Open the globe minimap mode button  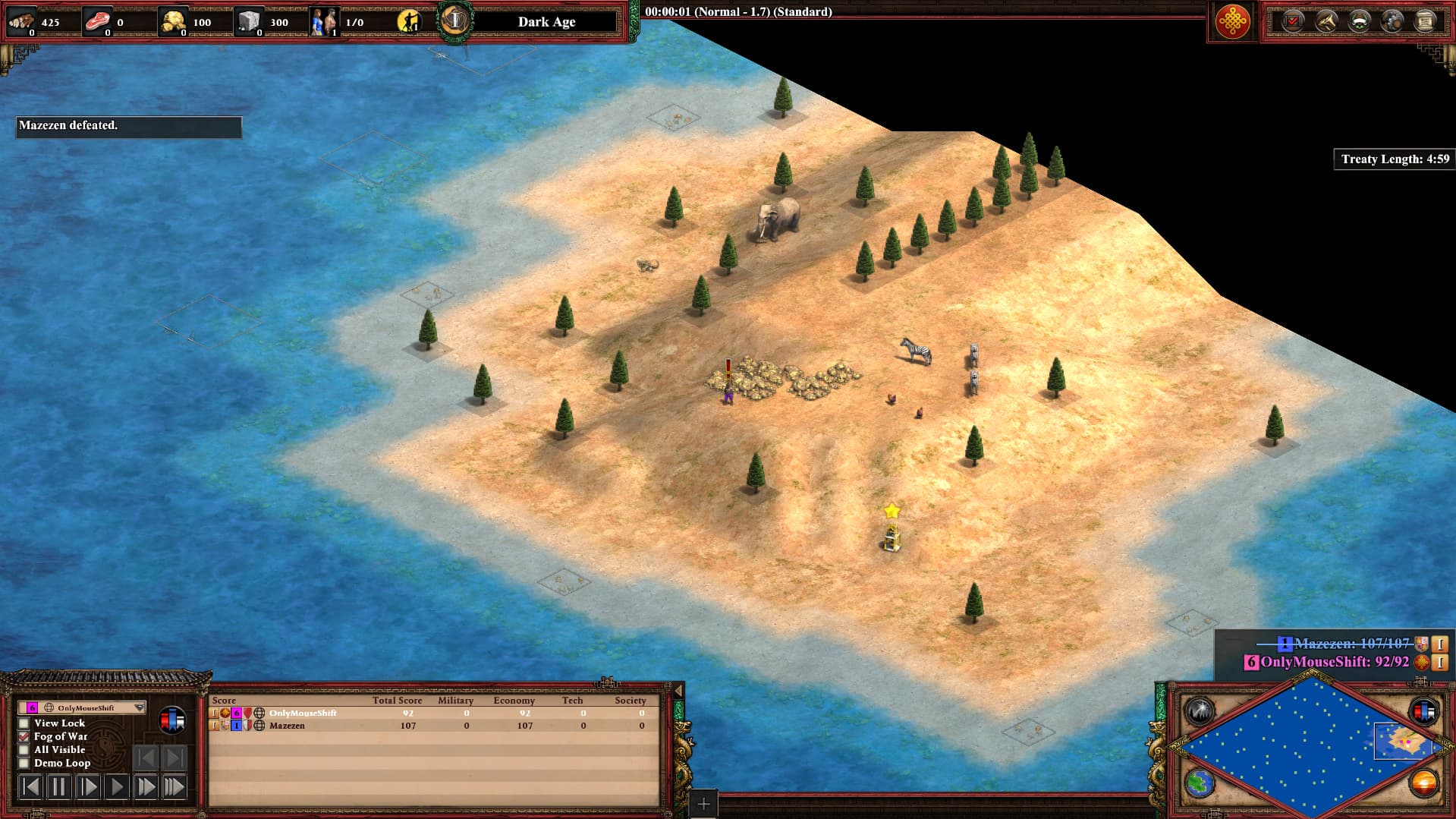click(1200, 783)
